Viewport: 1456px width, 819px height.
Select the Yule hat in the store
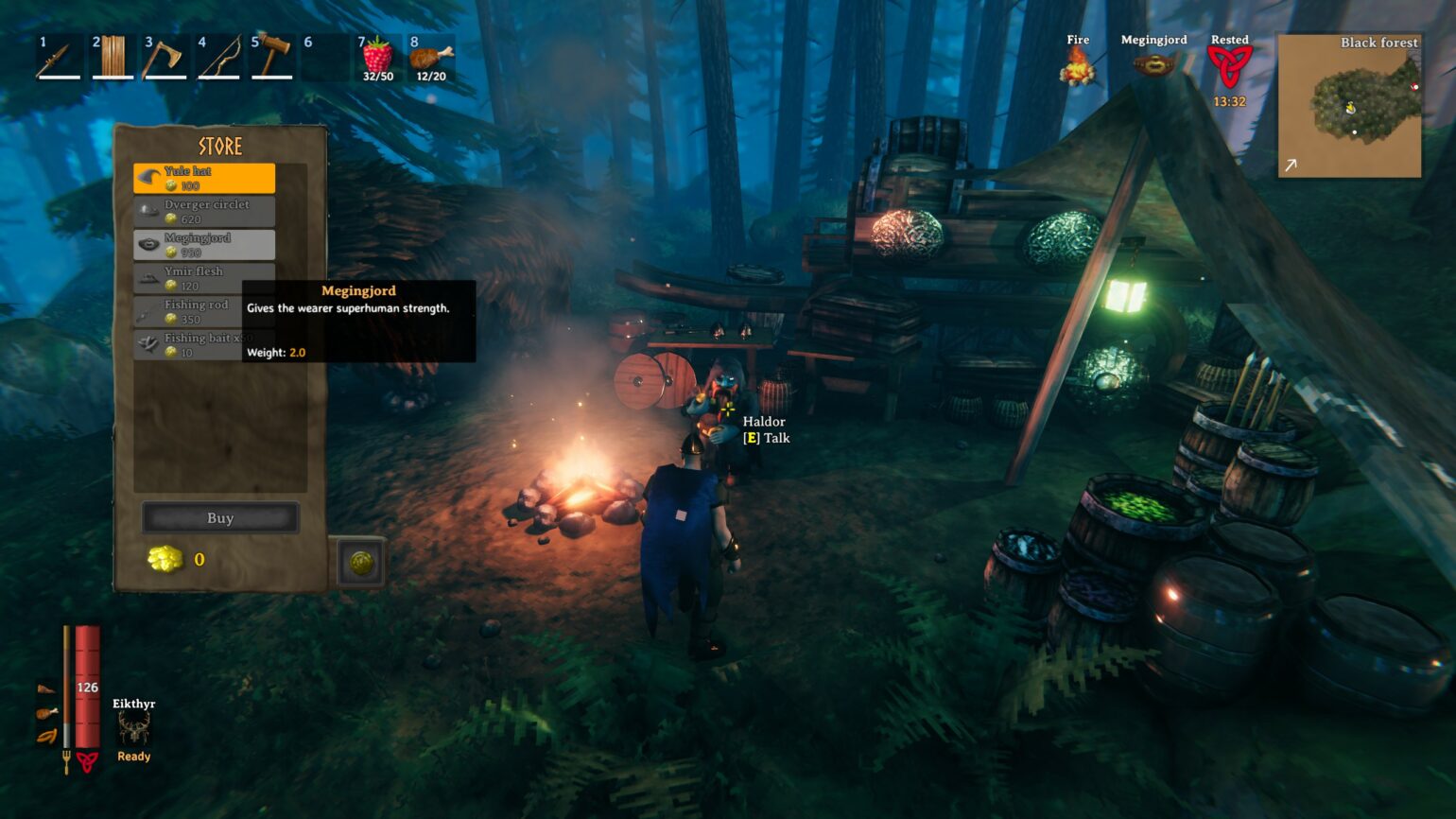click(203, 177)
